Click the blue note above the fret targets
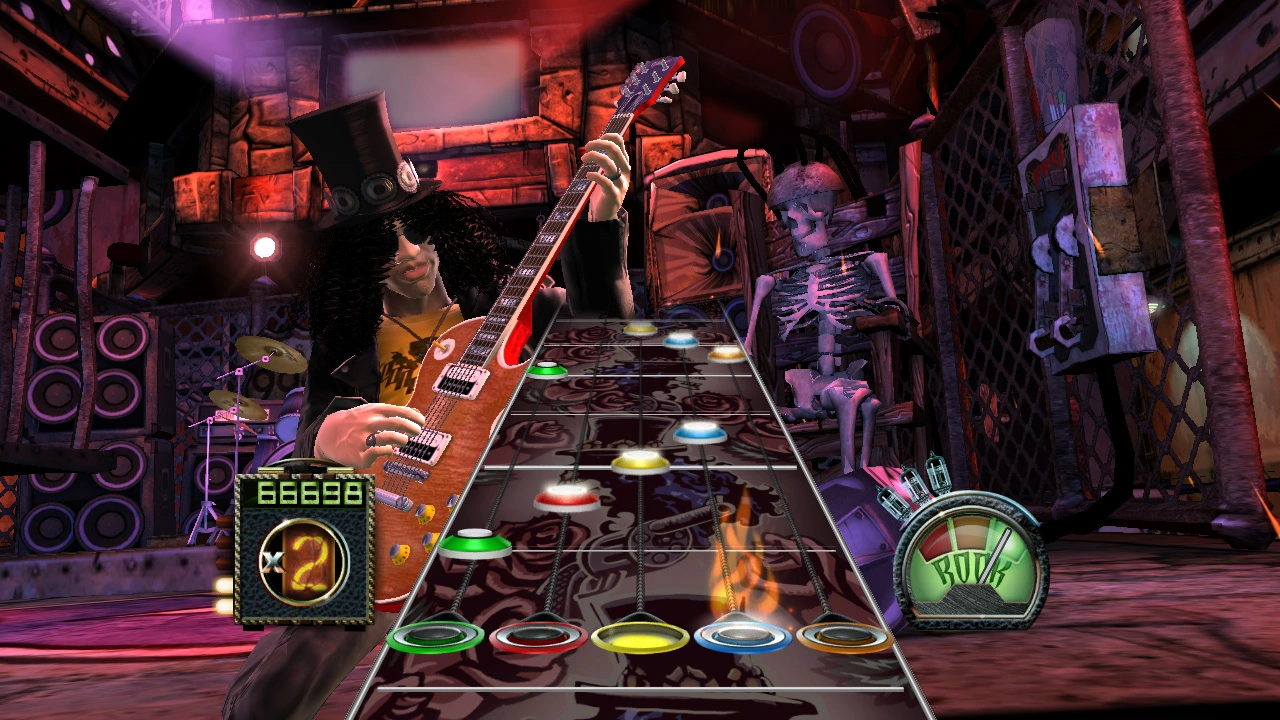The width and height of the screenshot is (1280, 720). [698, 431]
